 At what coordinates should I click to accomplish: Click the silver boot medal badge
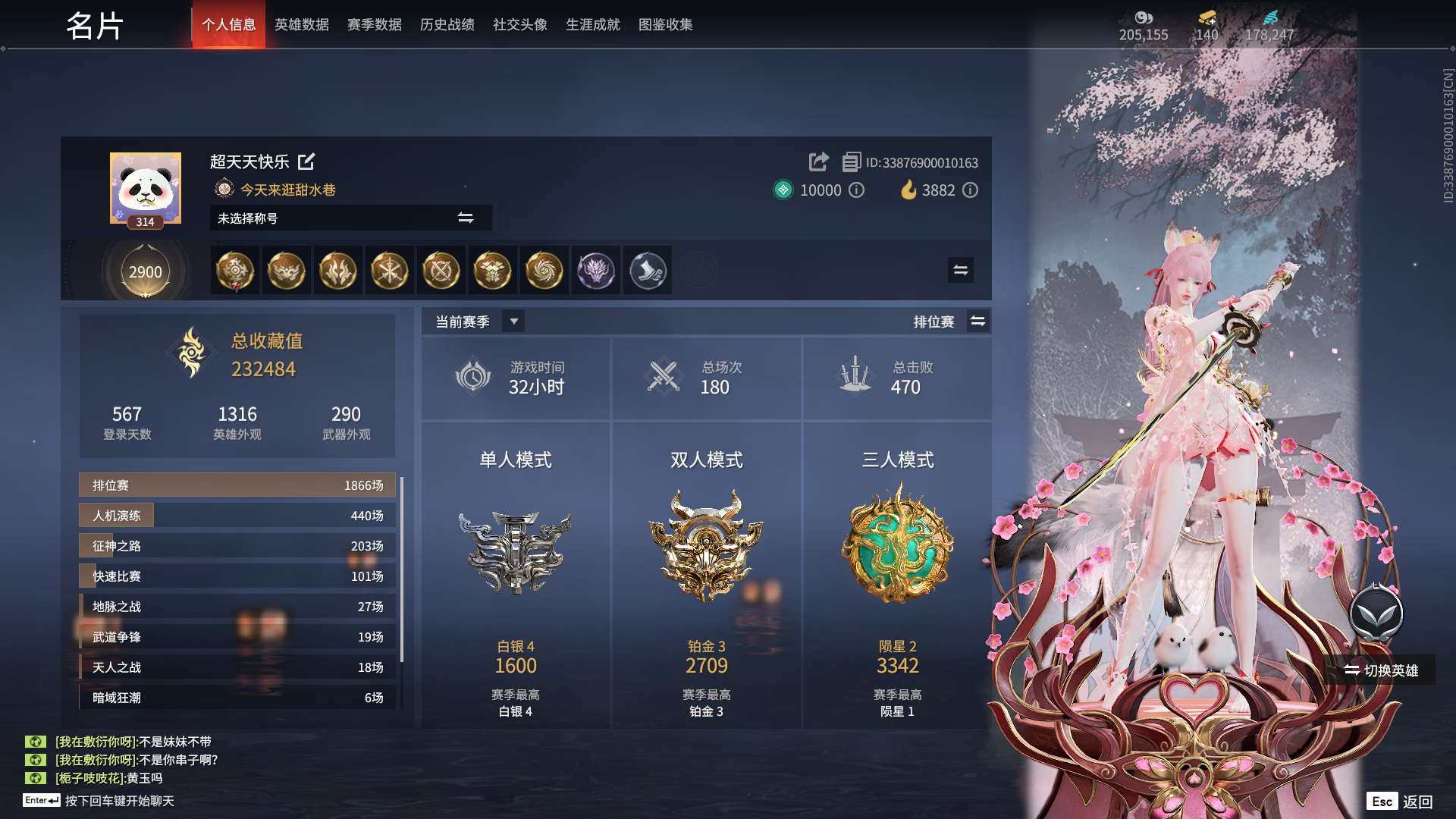click(648, 270)
